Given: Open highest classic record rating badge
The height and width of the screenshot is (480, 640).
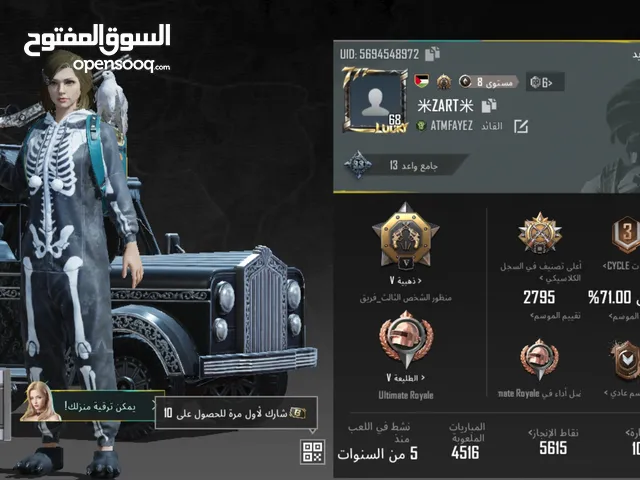Looking at the screenshot, I should [539, 233].
